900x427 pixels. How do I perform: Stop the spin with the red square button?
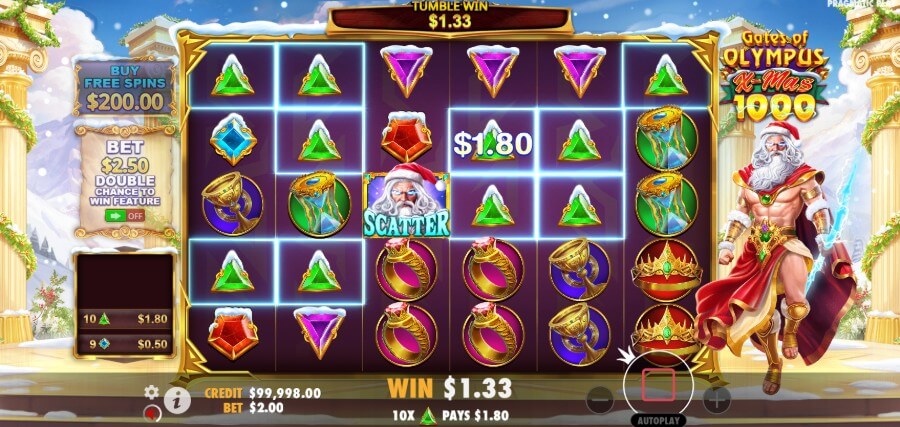tap(659, 385)
